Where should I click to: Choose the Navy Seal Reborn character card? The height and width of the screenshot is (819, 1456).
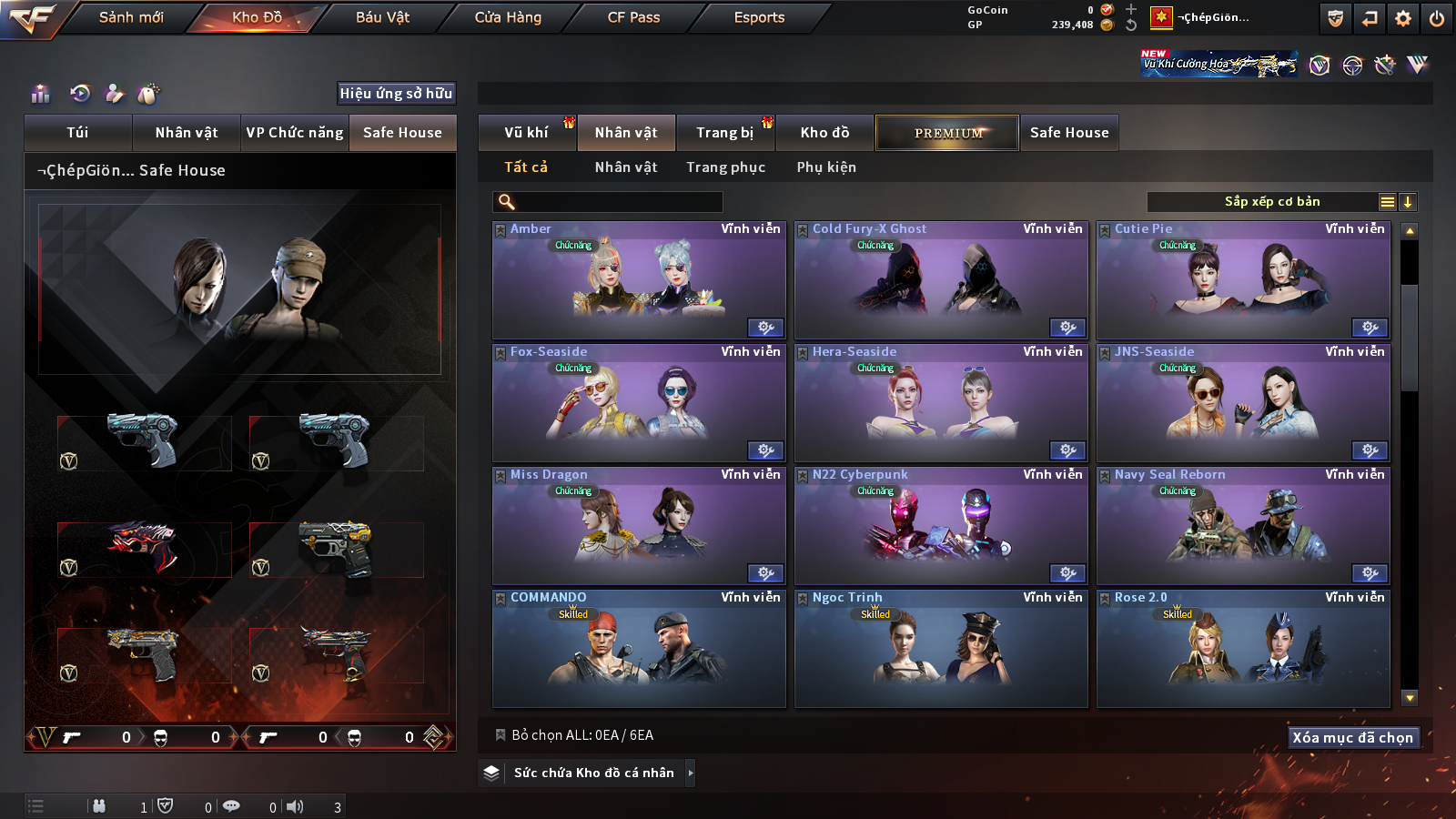[x=1243, y=526]
